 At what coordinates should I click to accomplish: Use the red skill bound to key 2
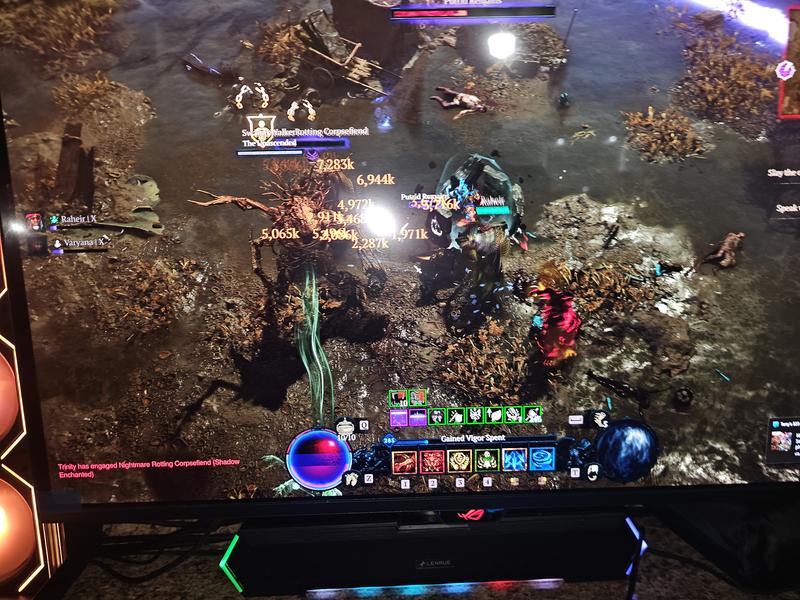pos(432,461)
